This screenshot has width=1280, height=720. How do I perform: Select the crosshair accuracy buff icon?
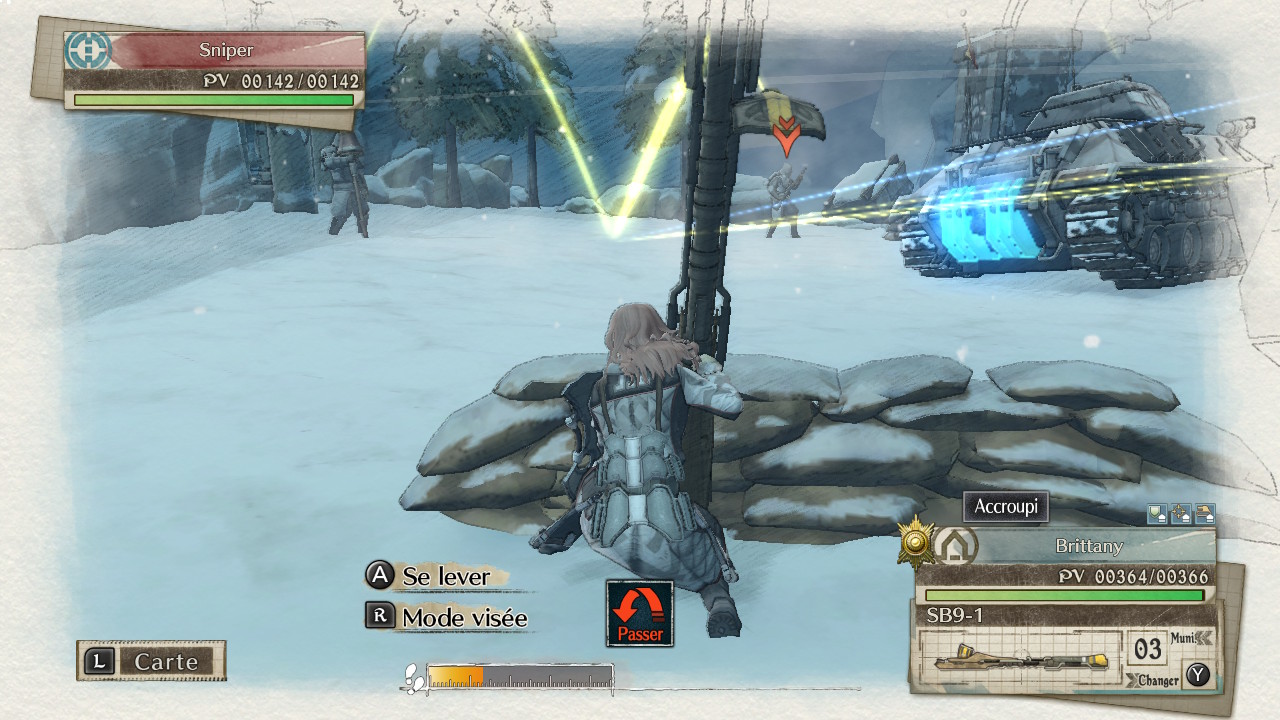(x=1181, y=514)
